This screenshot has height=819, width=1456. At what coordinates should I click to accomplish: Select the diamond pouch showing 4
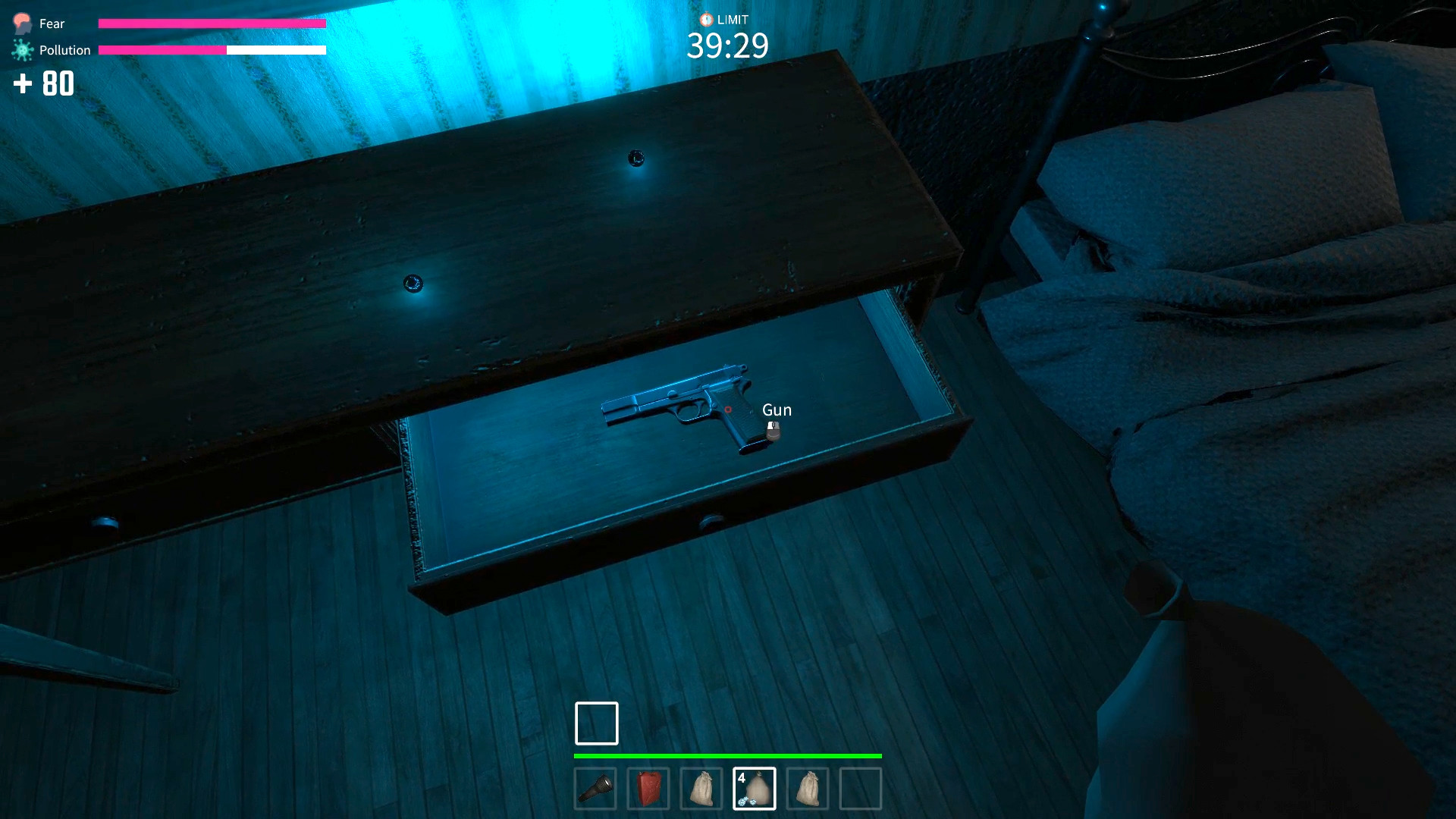[755, 789]
